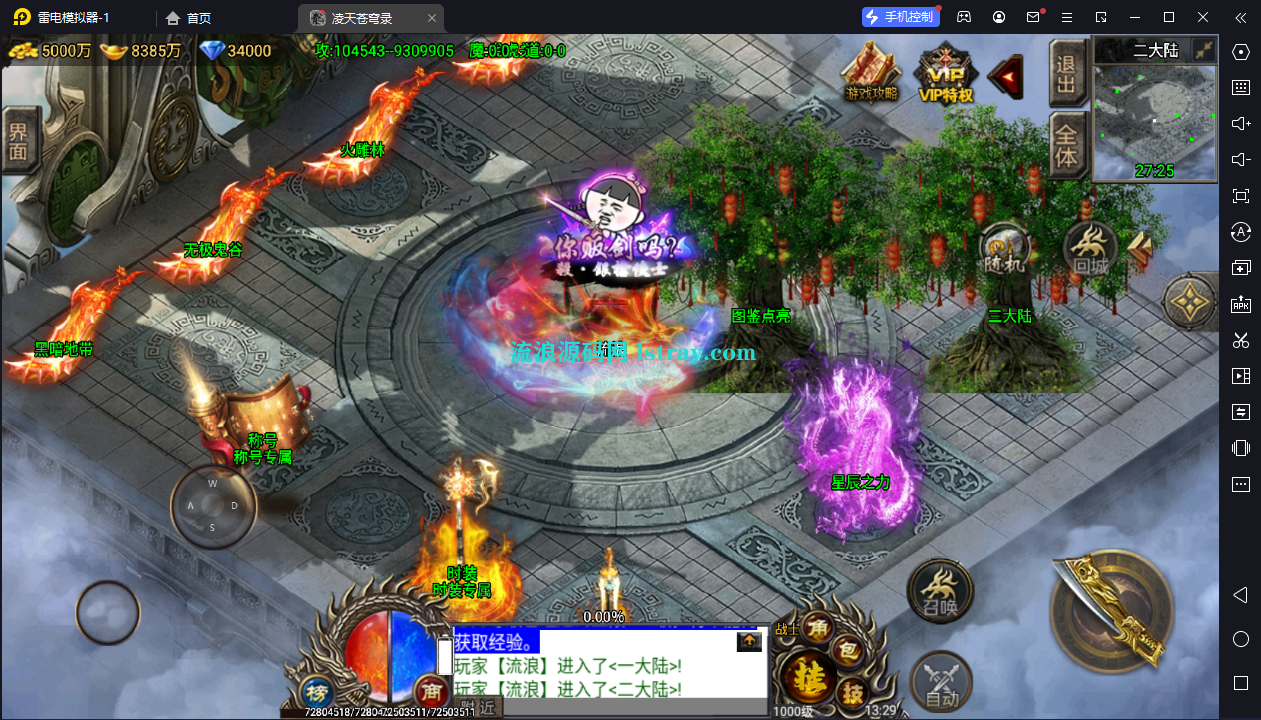This screenshot has height=720, width=1261.
Task: Open the 角 character button
Action: tap(818, 628)
